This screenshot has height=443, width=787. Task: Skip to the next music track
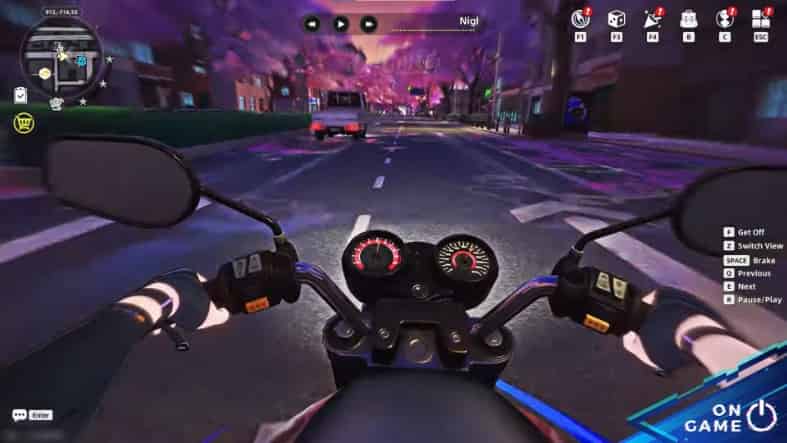coord(369,23)
